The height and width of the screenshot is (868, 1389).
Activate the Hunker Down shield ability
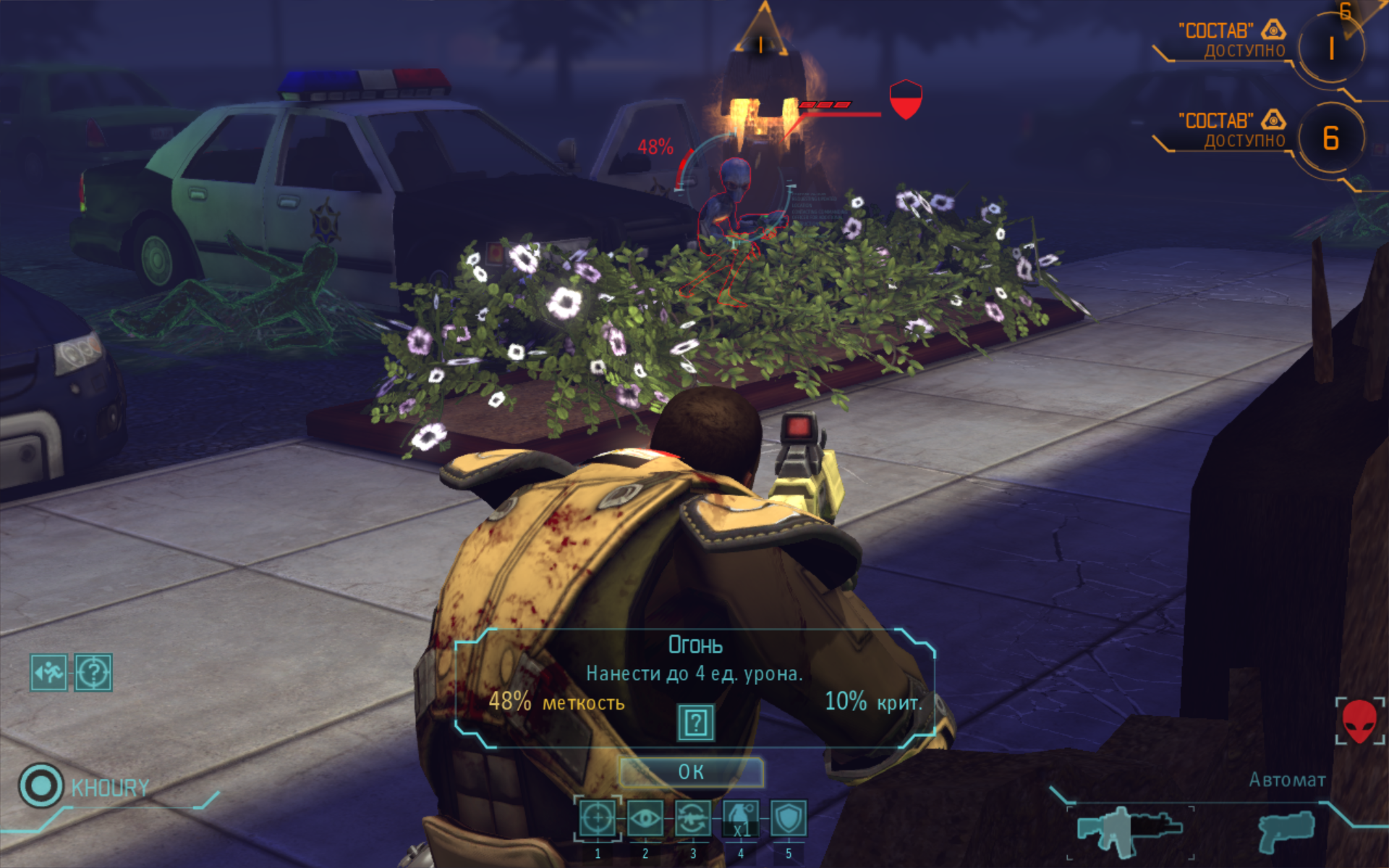(x=788, y=820)
